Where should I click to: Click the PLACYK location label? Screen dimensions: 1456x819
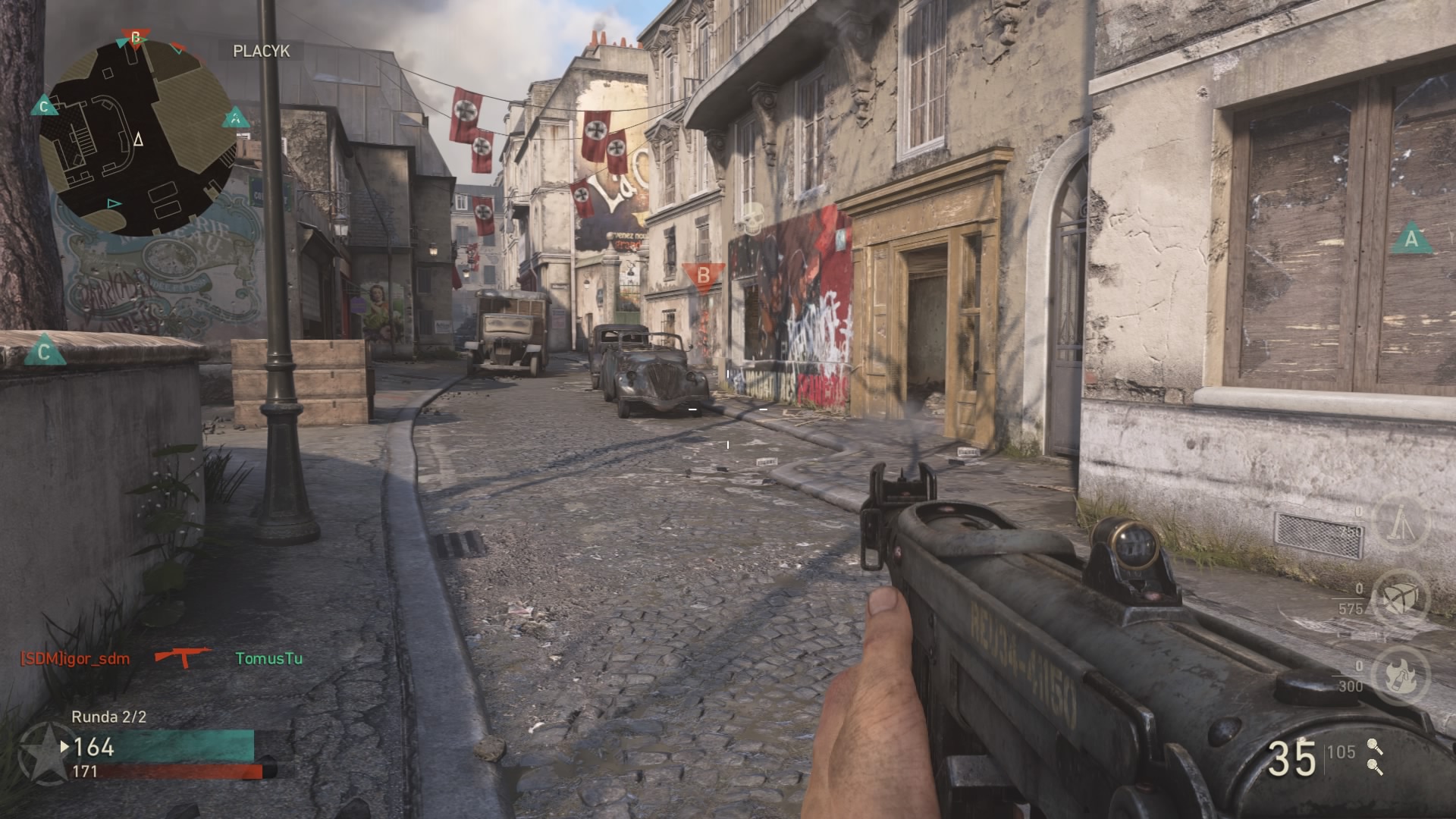(x=261, y=51)
